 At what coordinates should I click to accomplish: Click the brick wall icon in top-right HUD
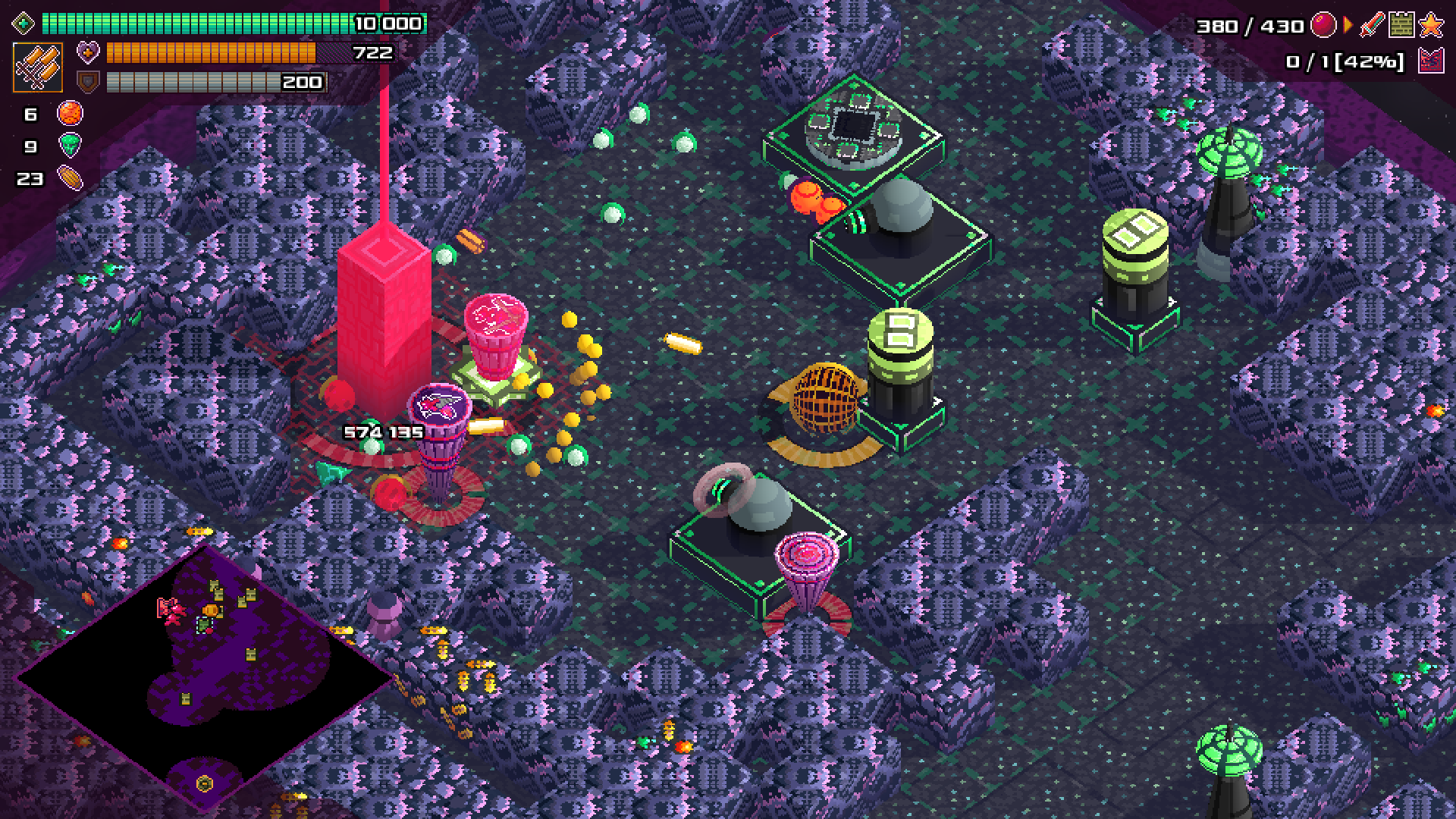[1401, 24]
